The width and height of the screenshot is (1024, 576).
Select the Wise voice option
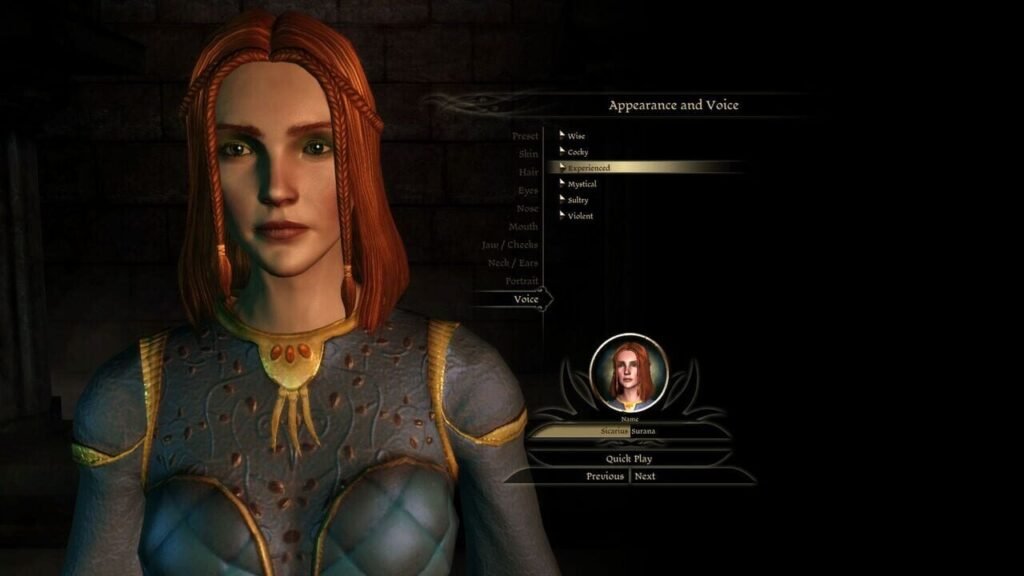577,135
